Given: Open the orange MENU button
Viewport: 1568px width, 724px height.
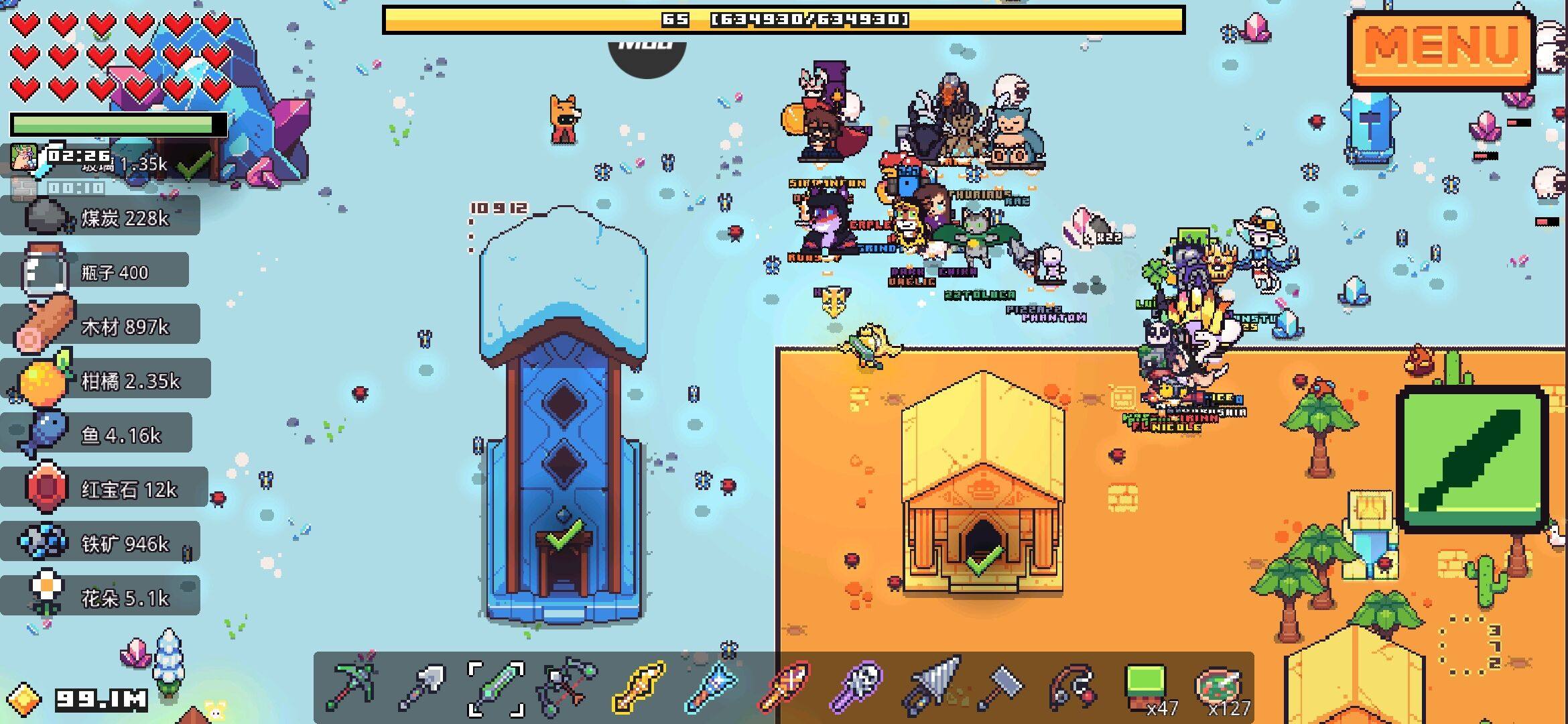Looking at the screenshot, I should [1441, 48].
